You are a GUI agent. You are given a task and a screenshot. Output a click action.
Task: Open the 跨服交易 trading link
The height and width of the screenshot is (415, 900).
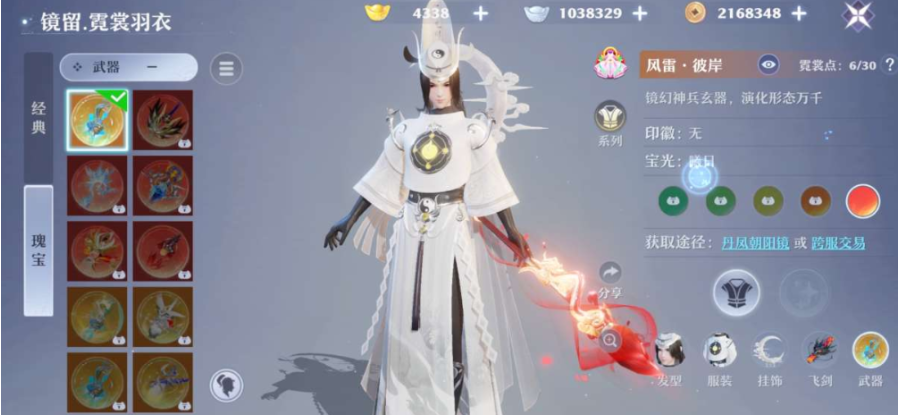tap(837, 243)
